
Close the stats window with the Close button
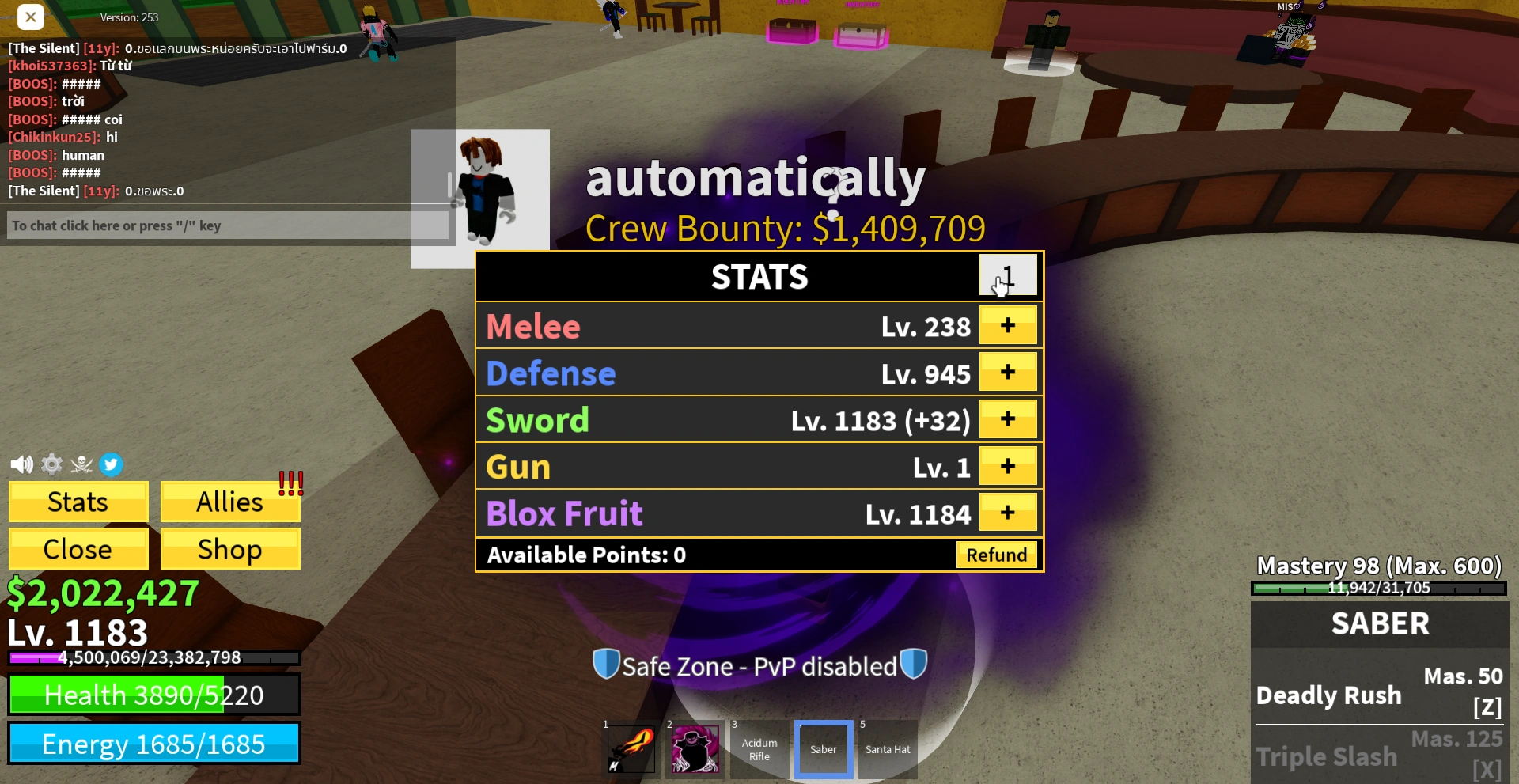(x=78, y=548)
